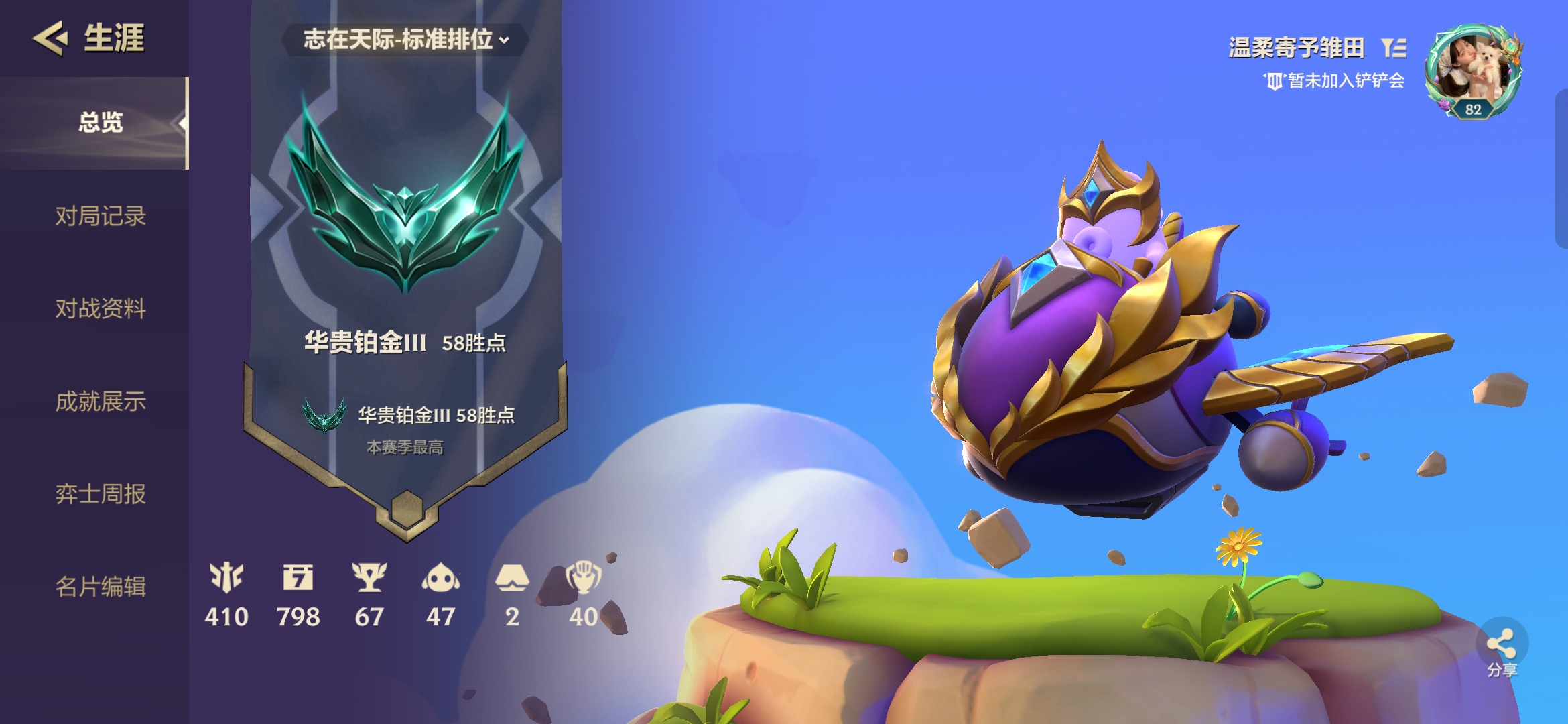The image size is (1568, 724).
Task: Click the little legend stat icon showing 47
Action: (x=440, y=577)
